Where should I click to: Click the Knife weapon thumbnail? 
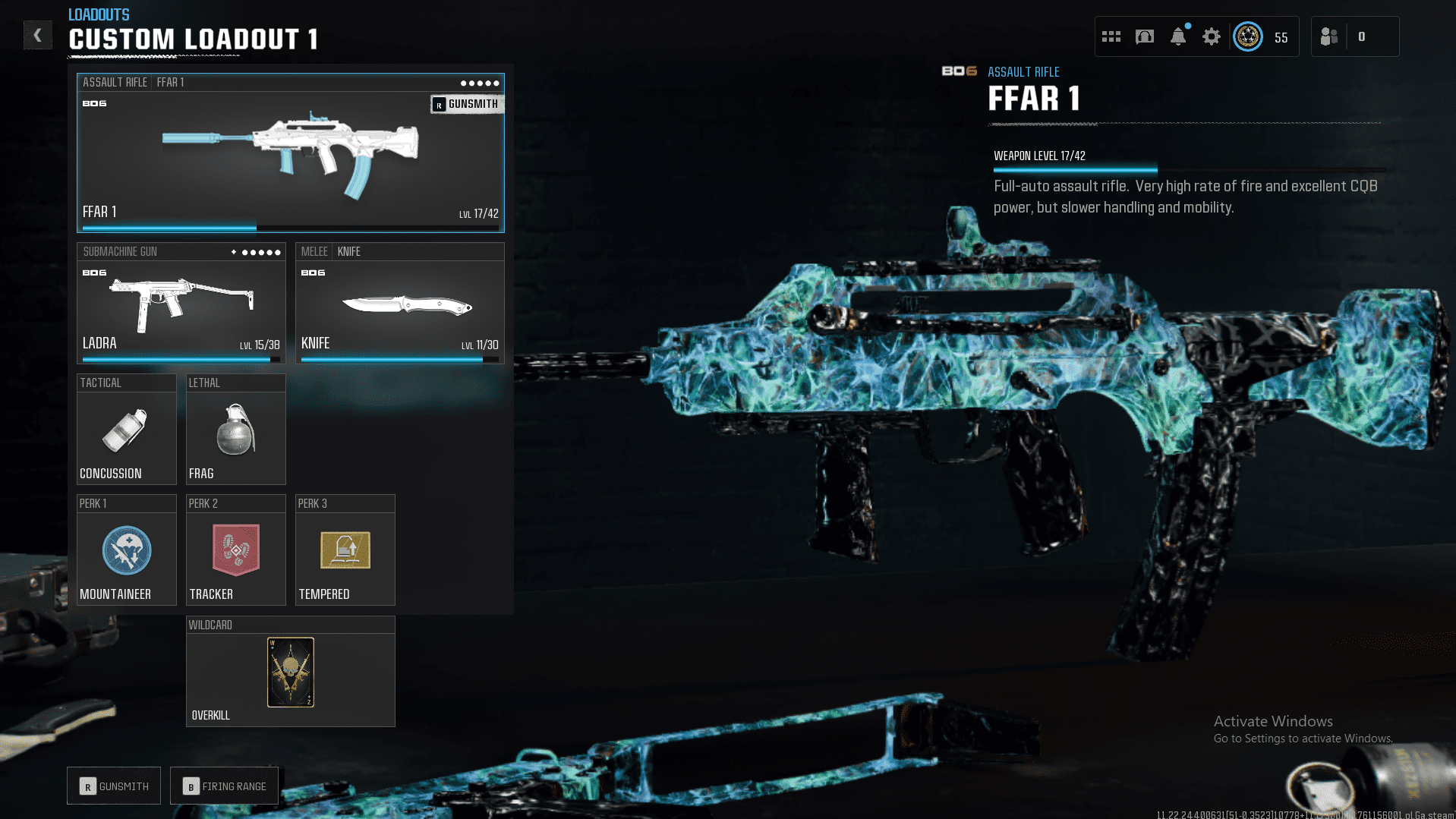[x=400, y=307]
